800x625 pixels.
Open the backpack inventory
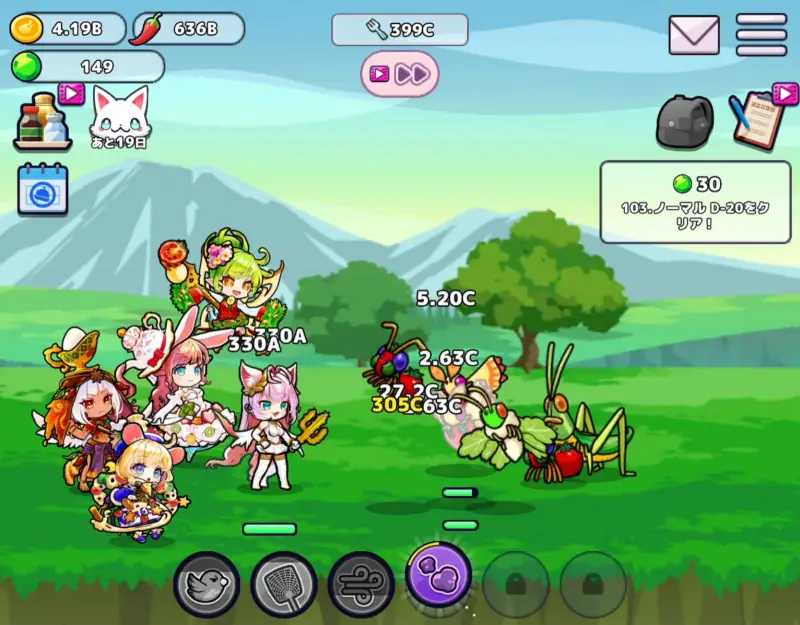[x=685, y=120]
